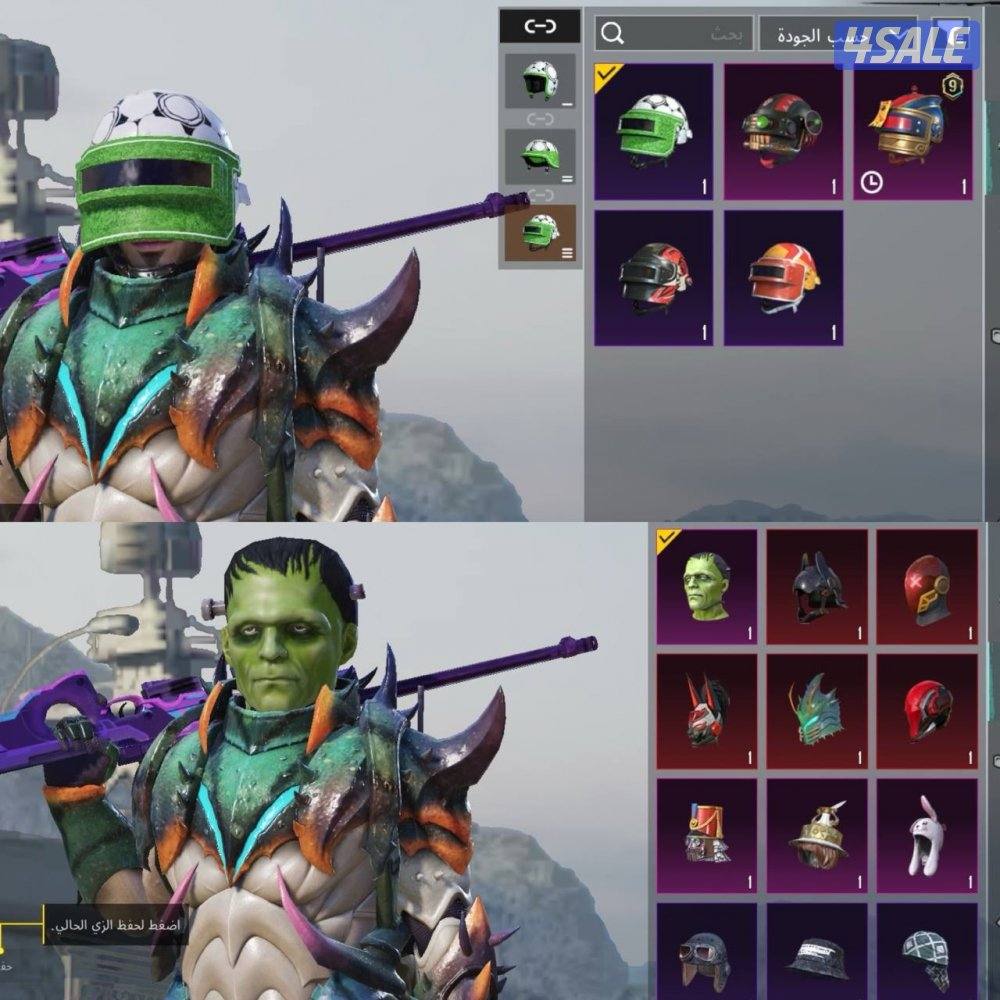
Task: Select the soccer ball green helmet
Action: tap(653, 131)
